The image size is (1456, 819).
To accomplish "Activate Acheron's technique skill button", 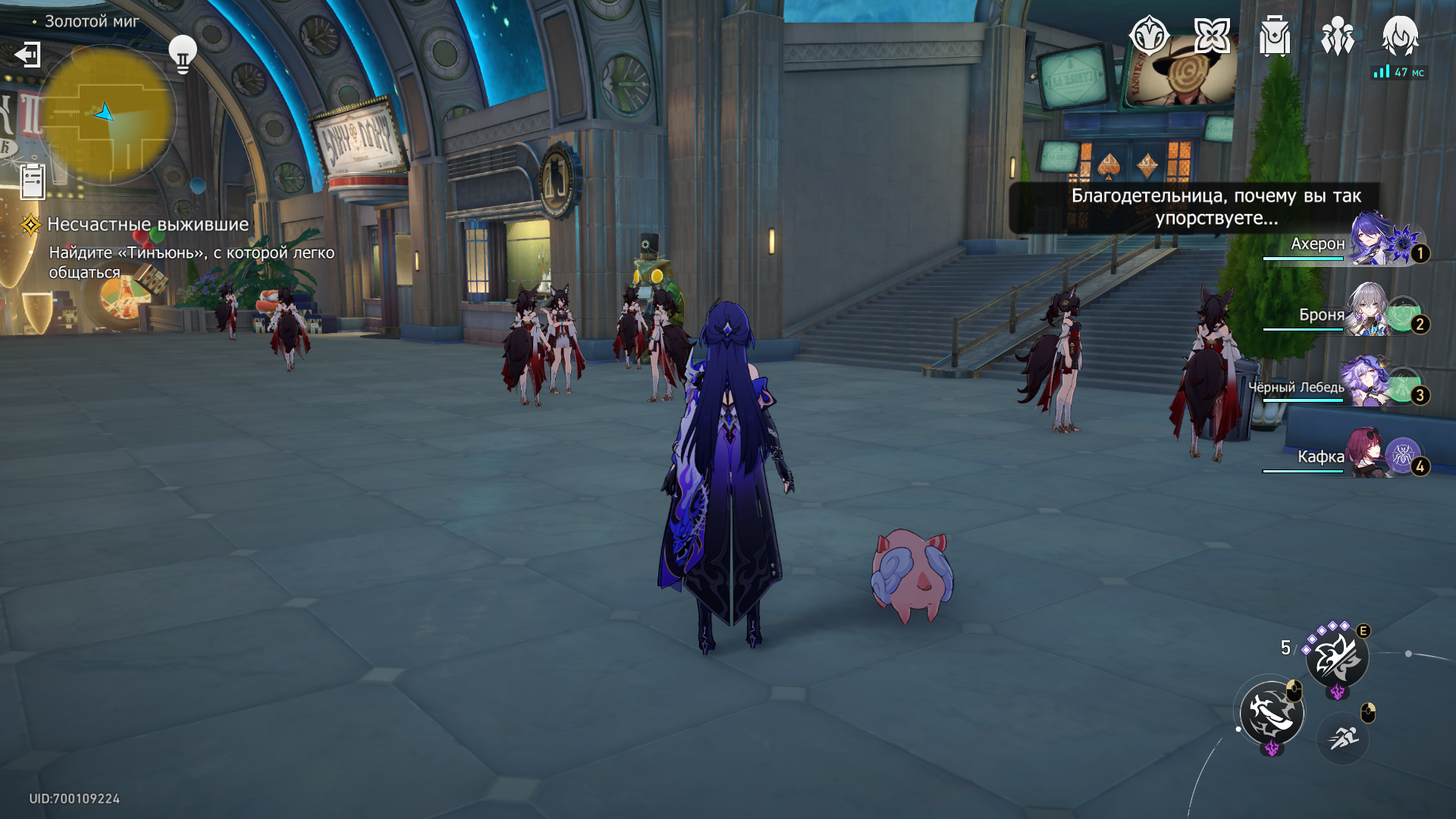I will click(x=1337, y=657).
